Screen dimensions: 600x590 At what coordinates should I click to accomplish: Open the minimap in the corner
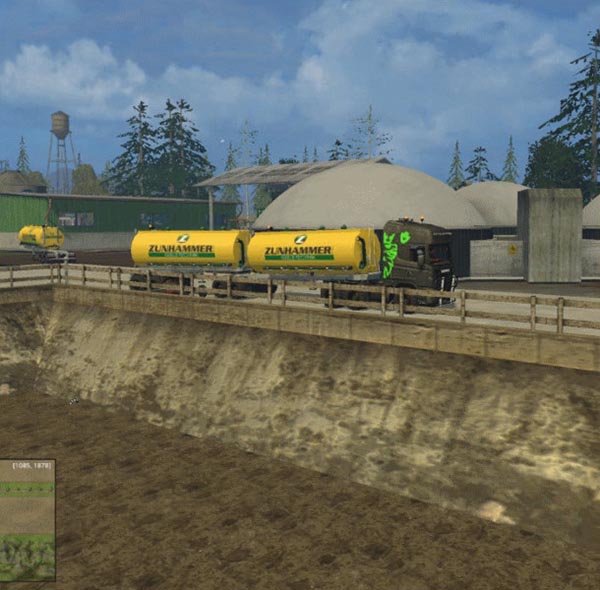click(27, 520)
